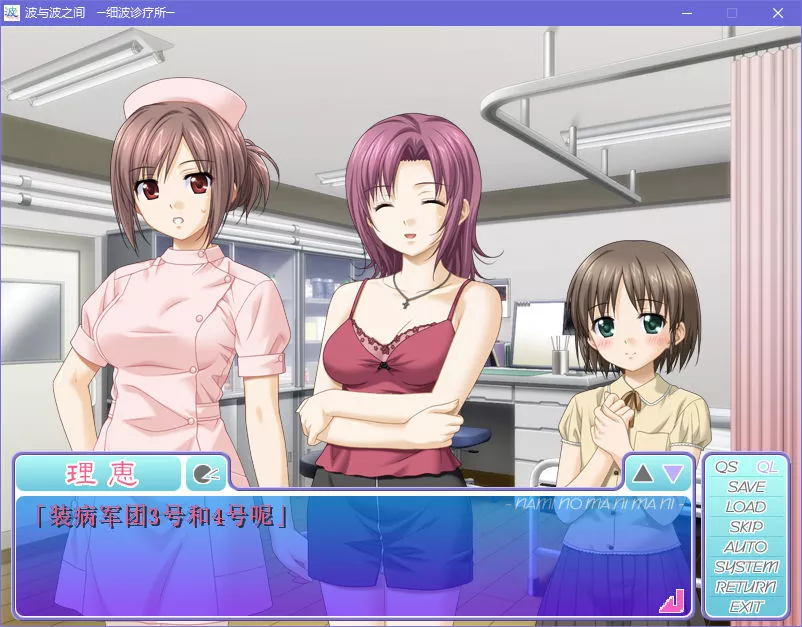Activate SKIP mode

coord(746,527)
